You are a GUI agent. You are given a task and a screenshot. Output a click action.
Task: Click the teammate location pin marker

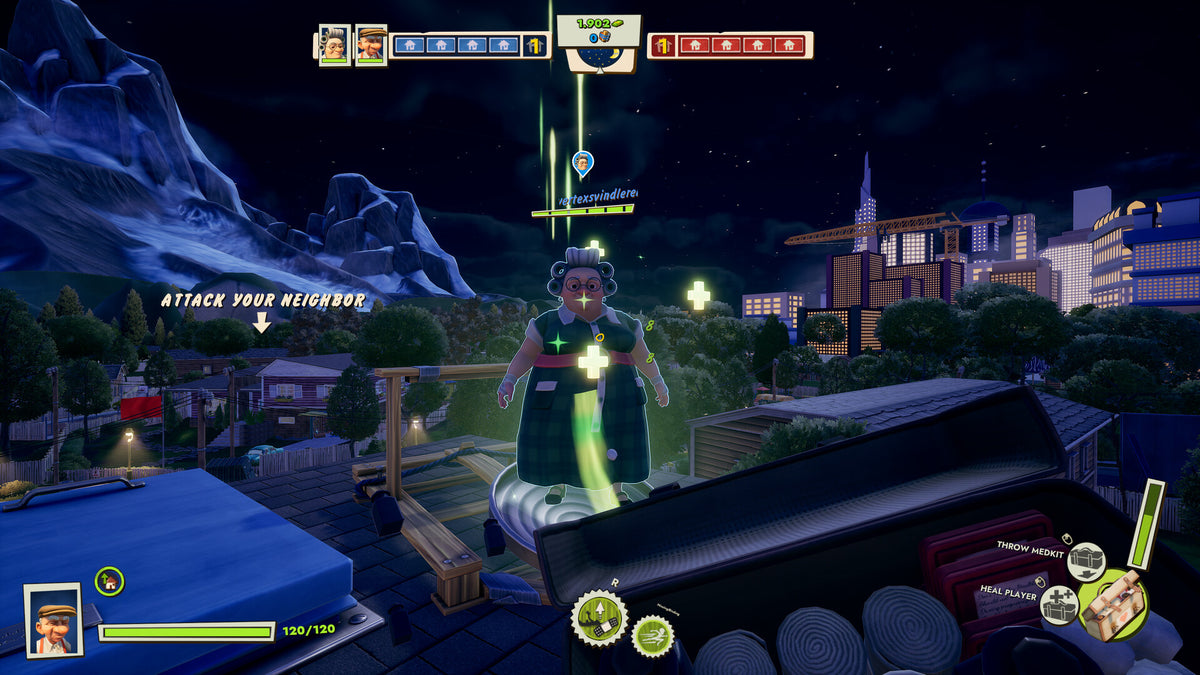point(582,163)
